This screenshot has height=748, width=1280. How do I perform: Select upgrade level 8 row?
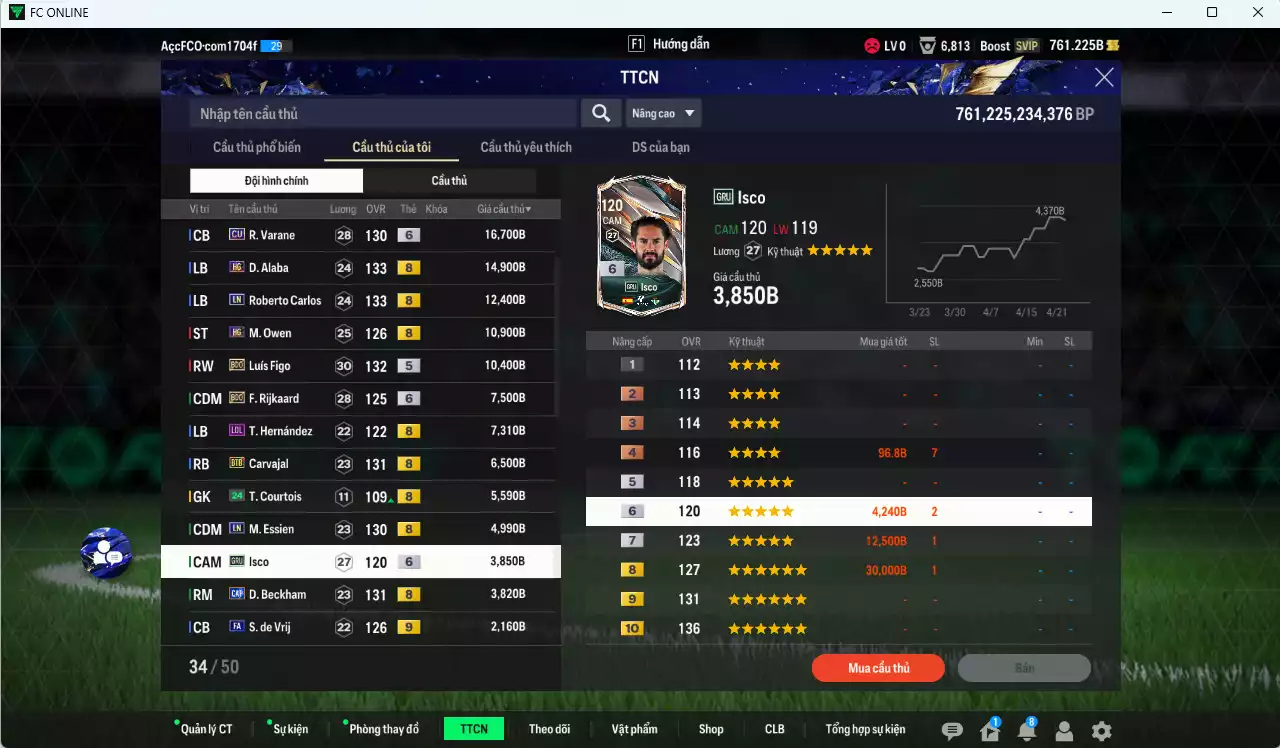pyautogui.click(x=838, y=570)
